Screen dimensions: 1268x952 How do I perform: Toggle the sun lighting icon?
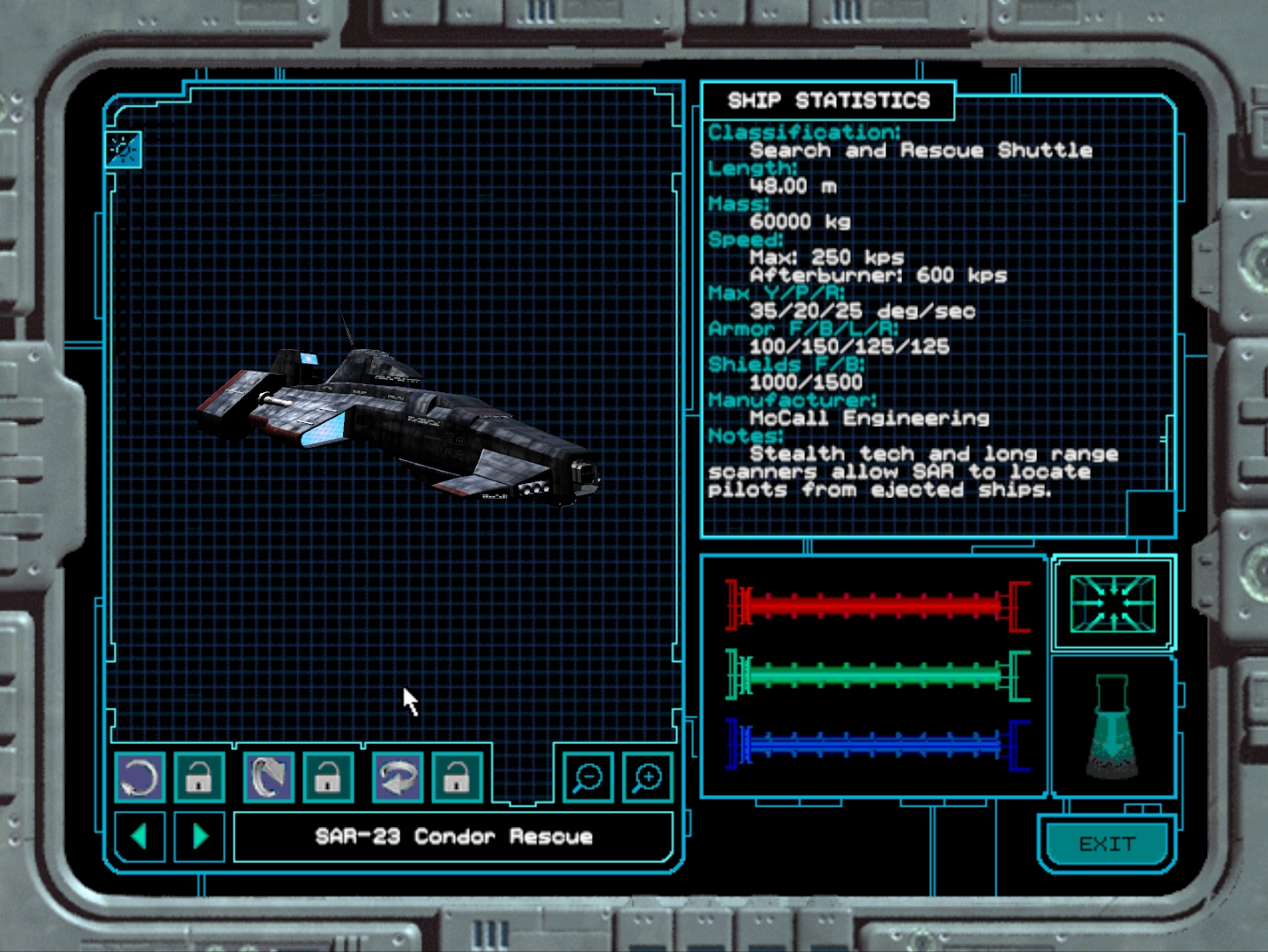[123, 149]
